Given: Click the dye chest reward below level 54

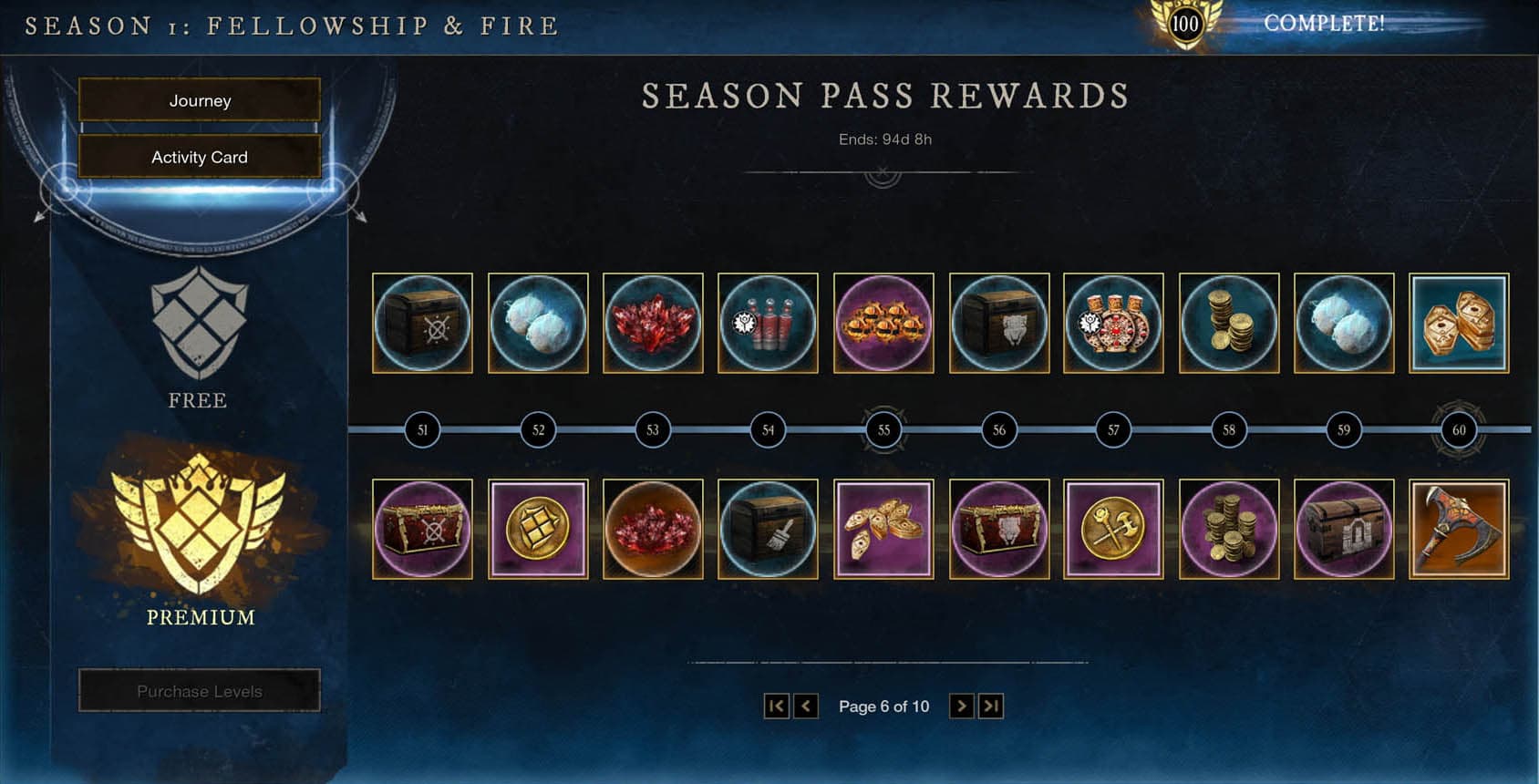Looking at the screenshot, I should pos(768,529).
